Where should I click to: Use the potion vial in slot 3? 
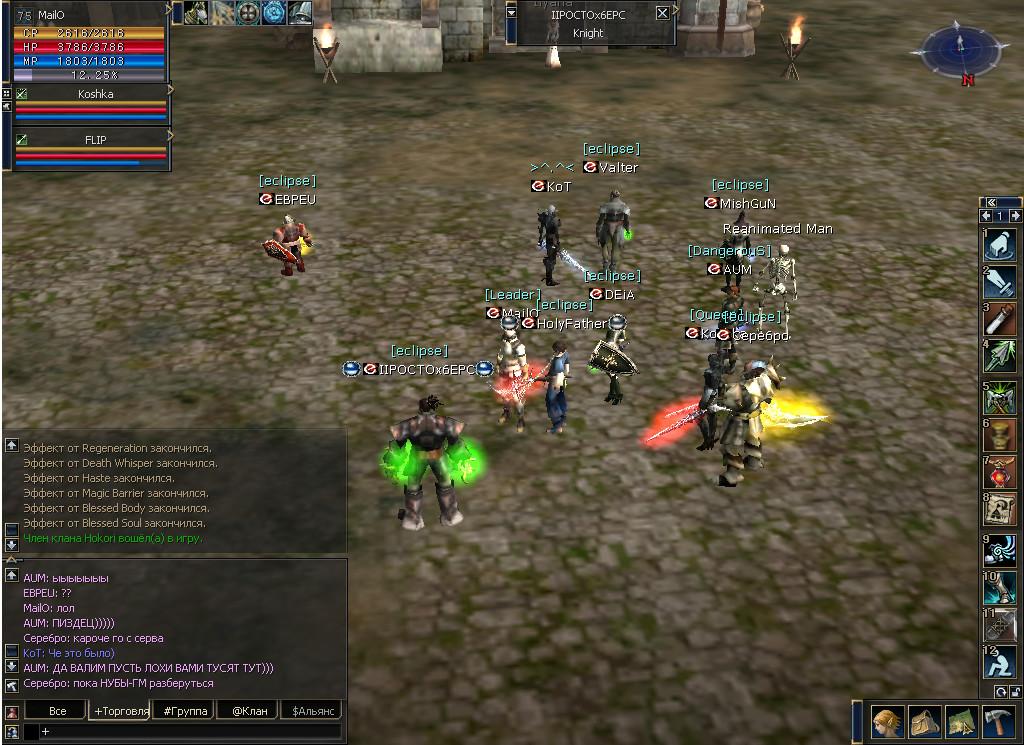(x=1000, y=319)
